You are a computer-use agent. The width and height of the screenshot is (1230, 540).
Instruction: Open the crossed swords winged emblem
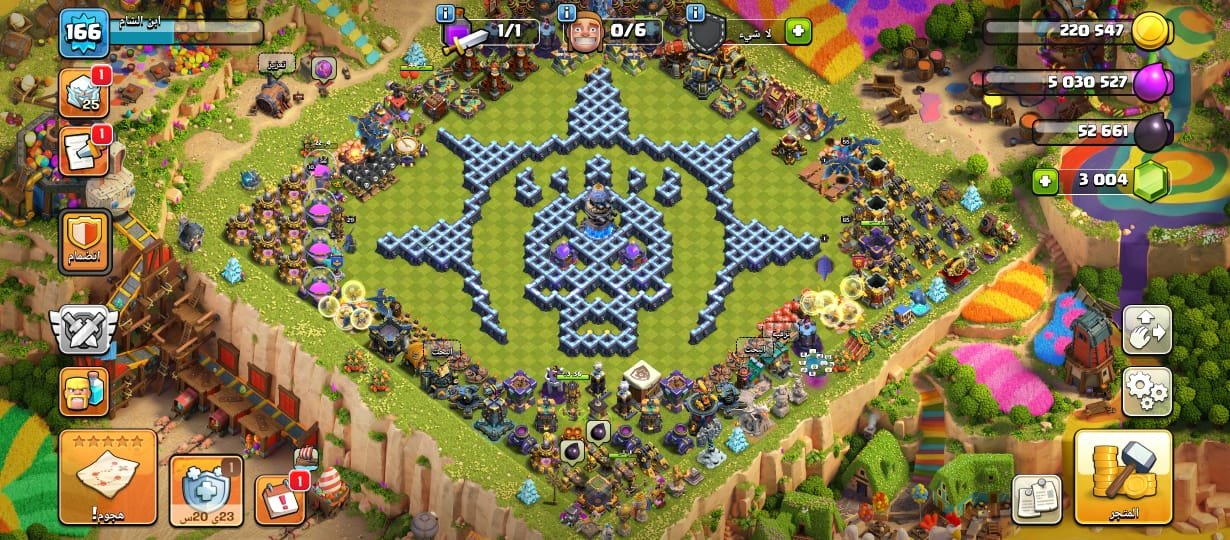83,331
